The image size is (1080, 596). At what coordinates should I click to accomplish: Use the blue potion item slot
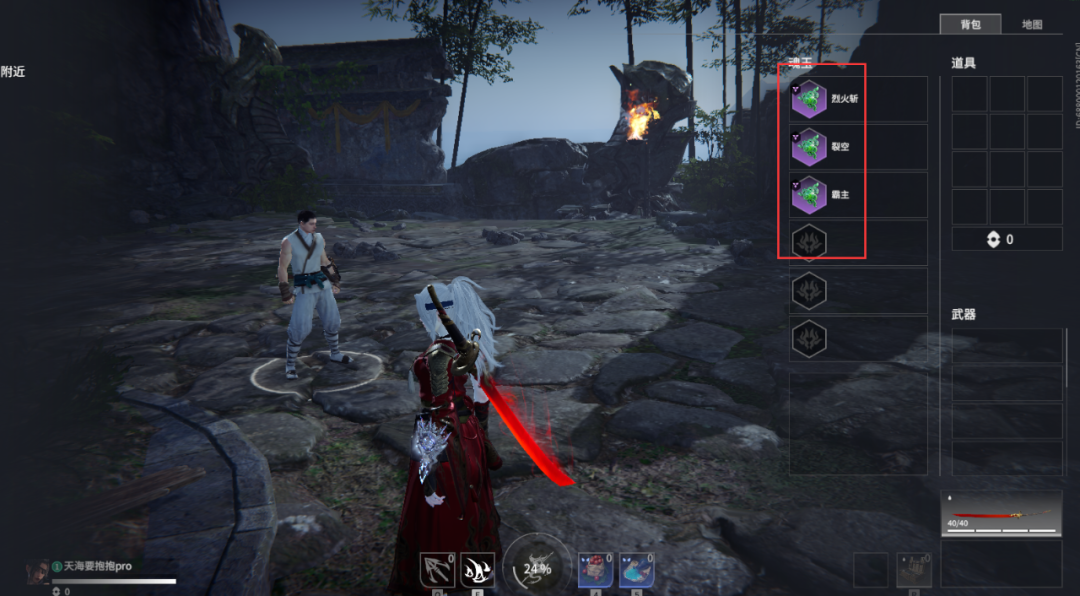point(636,570)
